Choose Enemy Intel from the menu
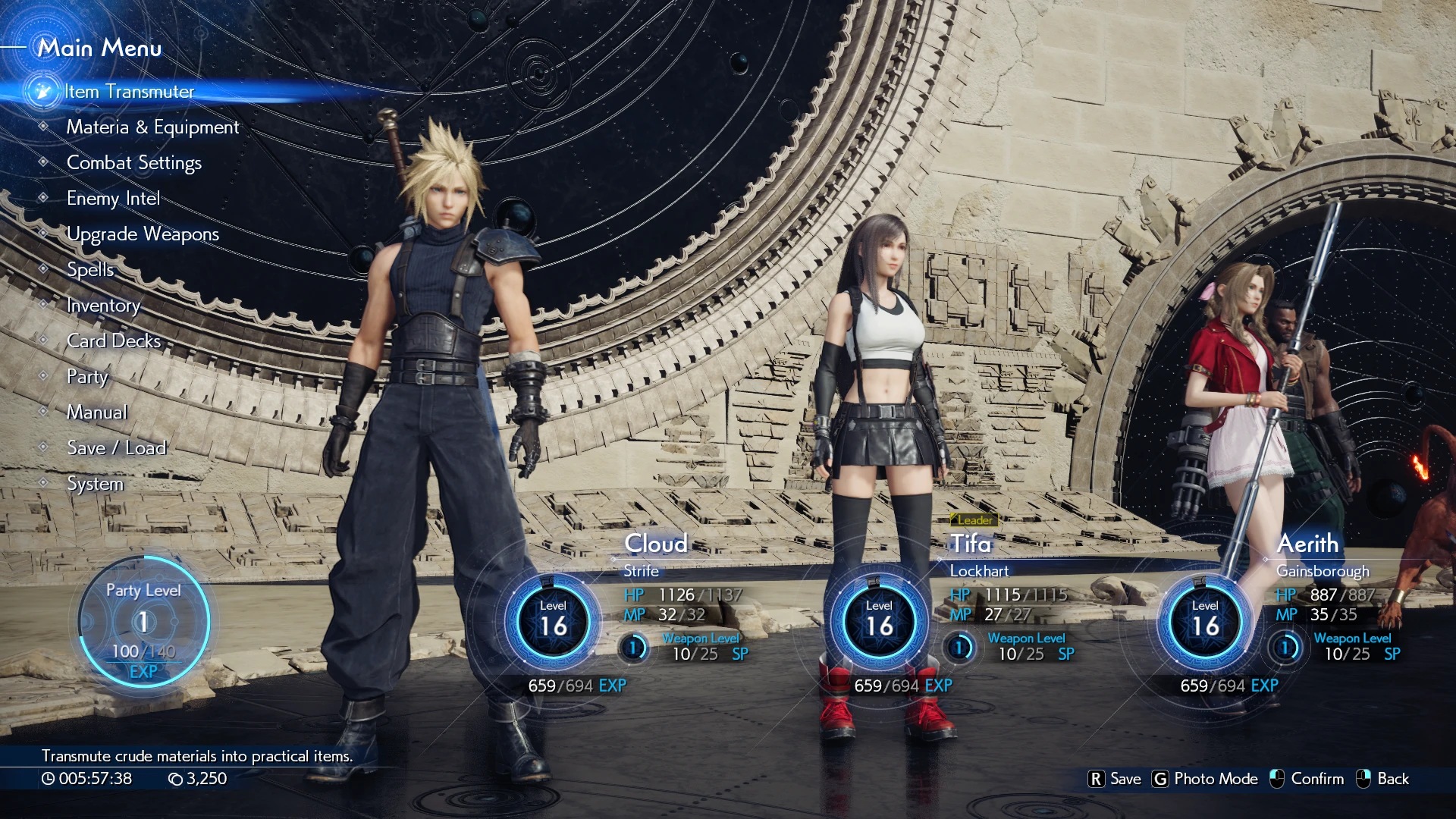This screenshot has width=1456, height=819. pos(113,199)
